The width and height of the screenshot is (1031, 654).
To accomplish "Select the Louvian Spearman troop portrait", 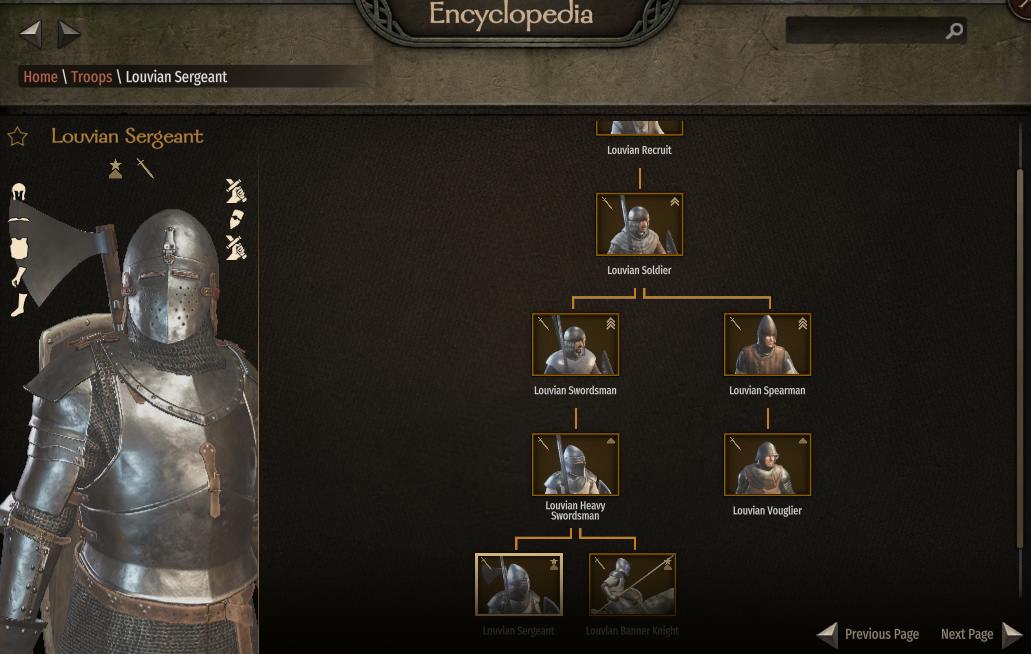I will (x=767, y=344).
